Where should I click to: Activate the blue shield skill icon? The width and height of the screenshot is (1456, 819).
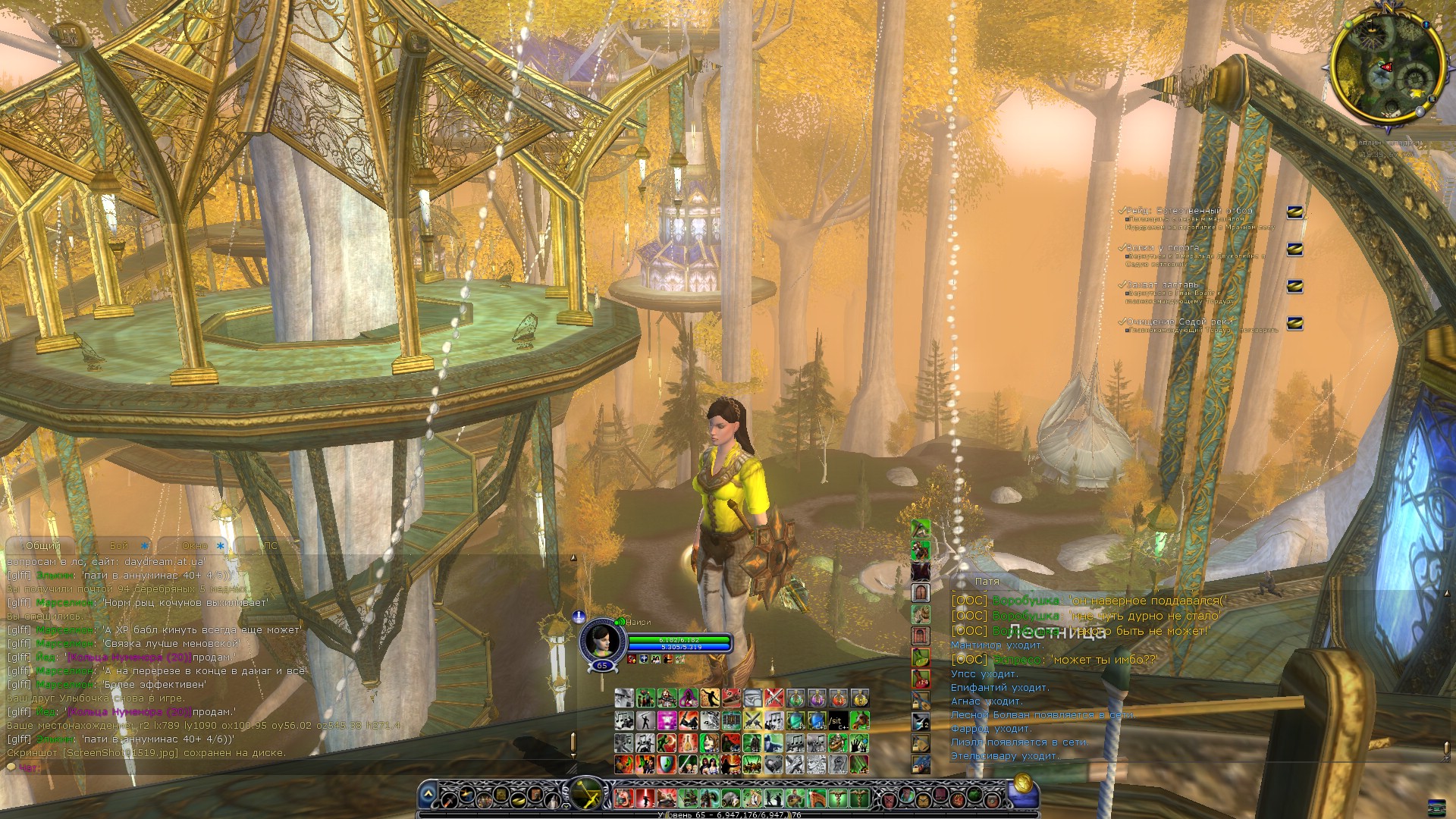pyautogui.click(x=666, y=764)
